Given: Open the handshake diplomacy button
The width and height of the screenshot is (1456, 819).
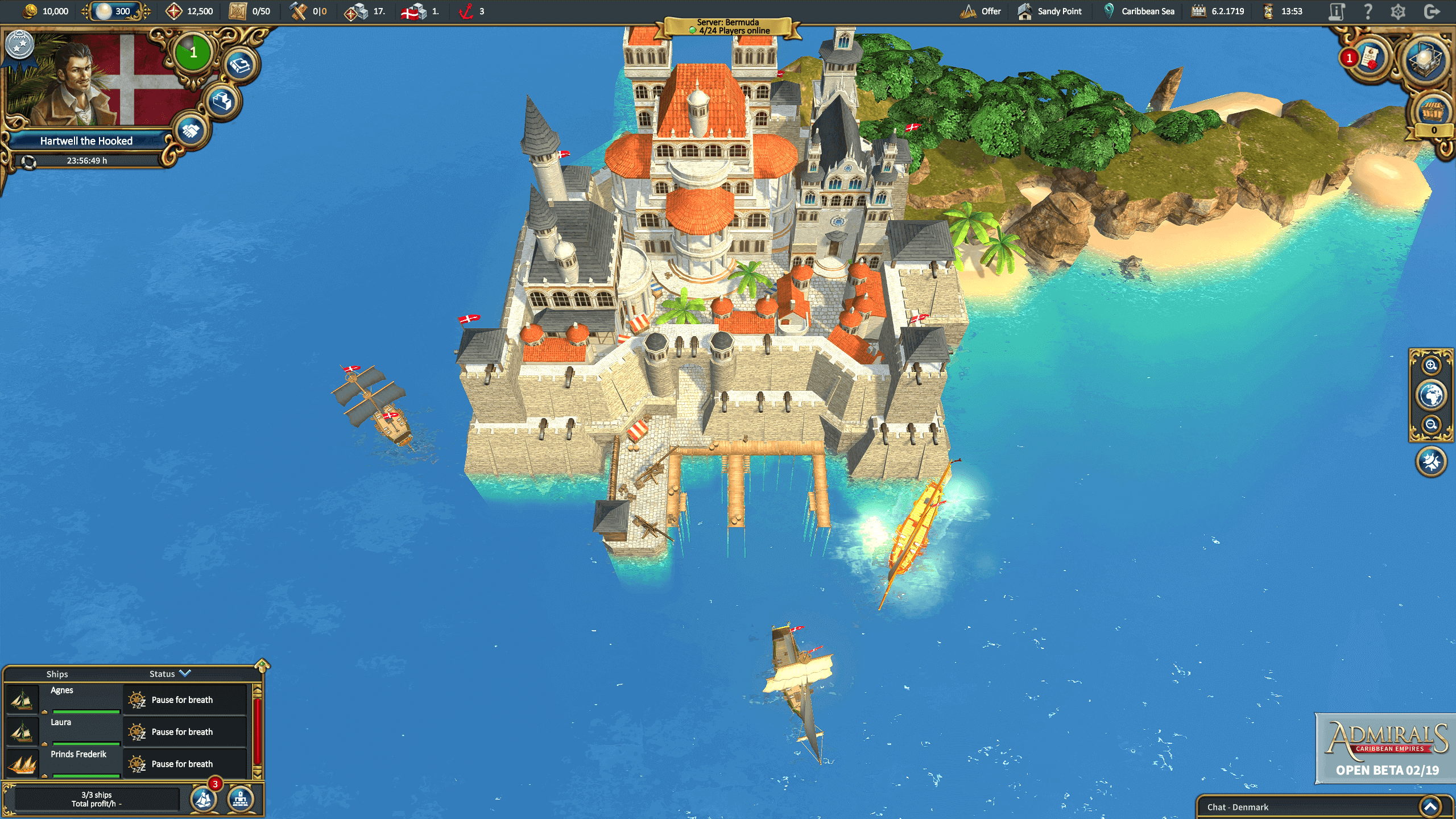Looking at the screenshot, I should (191, 131).
